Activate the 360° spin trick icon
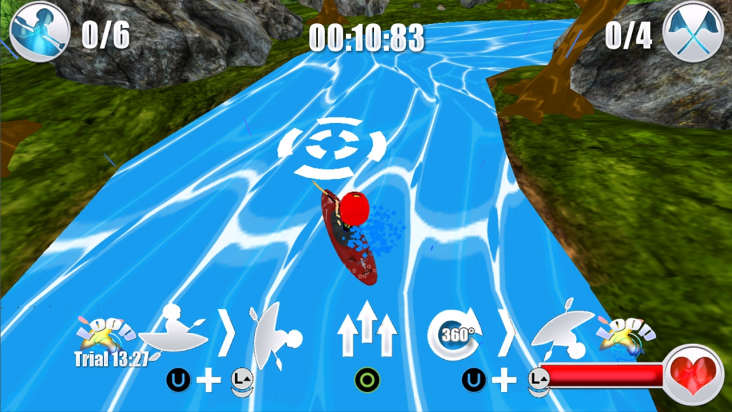This screenshot has height=412, width=732. (456, 332)
